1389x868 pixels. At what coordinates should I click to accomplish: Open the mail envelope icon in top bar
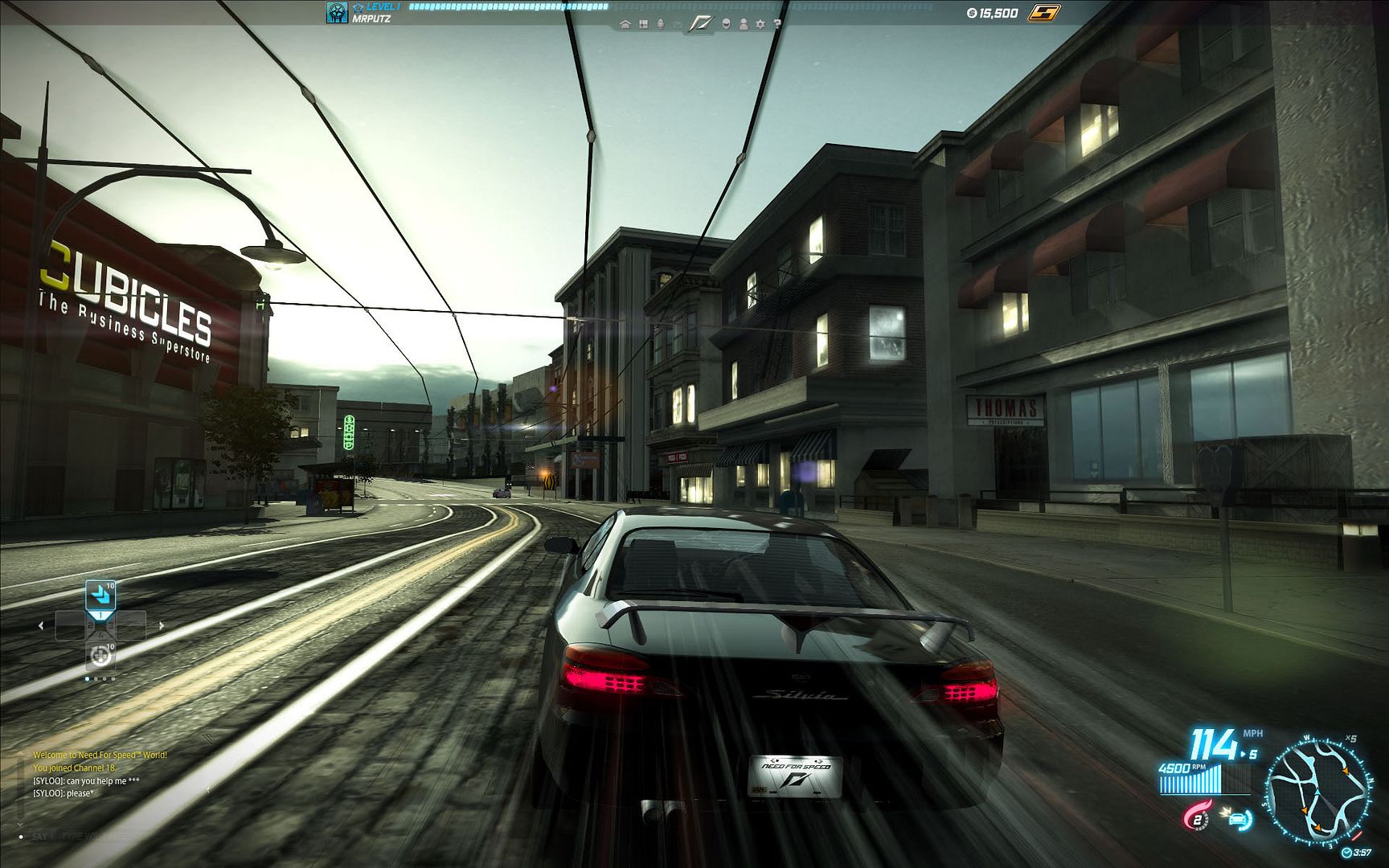point(677,25)
